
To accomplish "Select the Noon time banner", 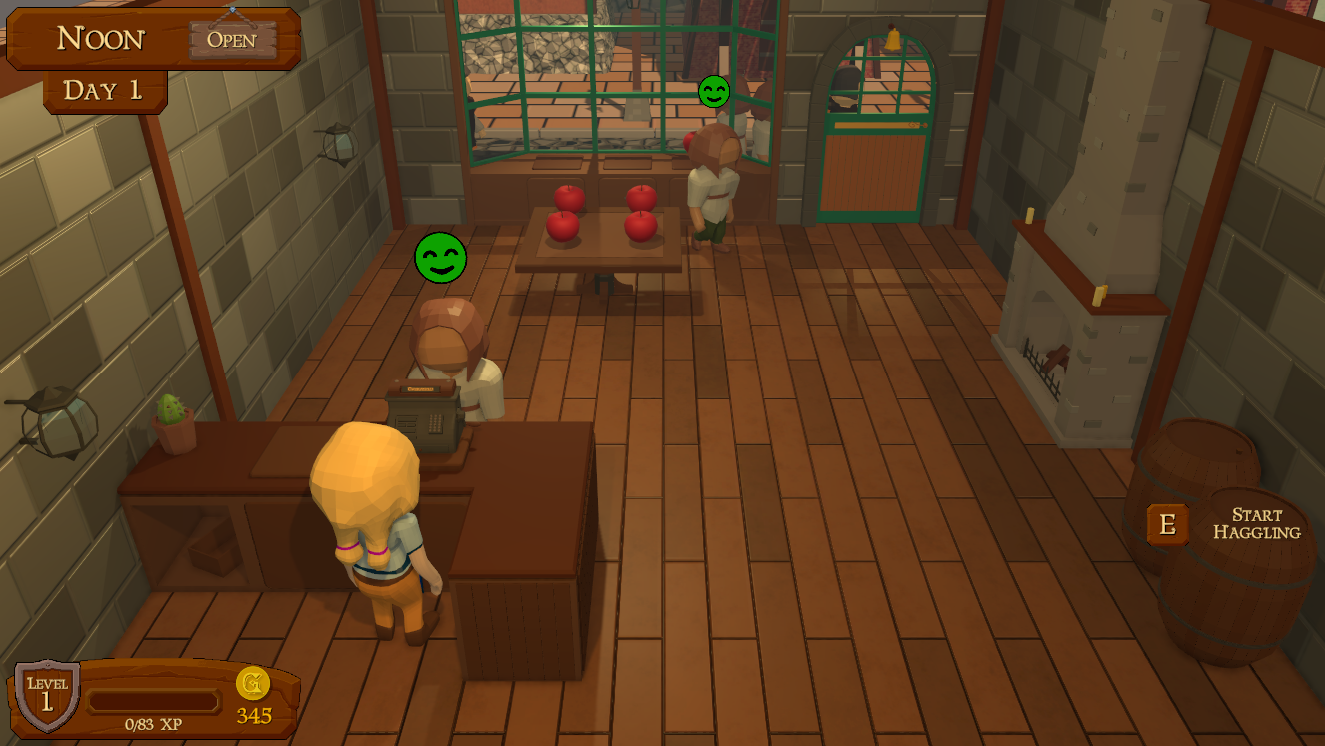I will pos(103,38).
